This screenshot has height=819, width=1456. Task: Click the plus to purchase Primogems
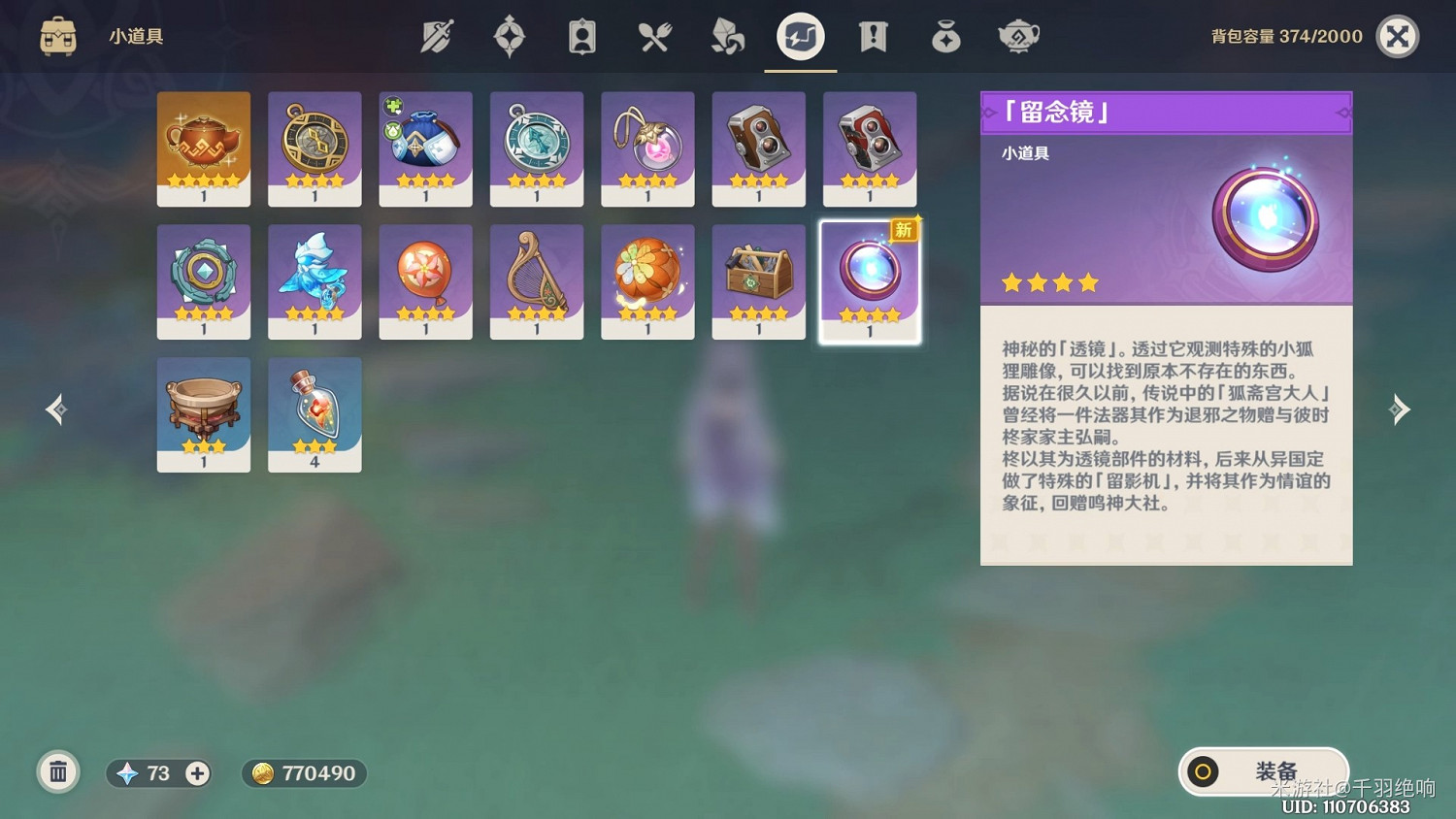[196, 773]
